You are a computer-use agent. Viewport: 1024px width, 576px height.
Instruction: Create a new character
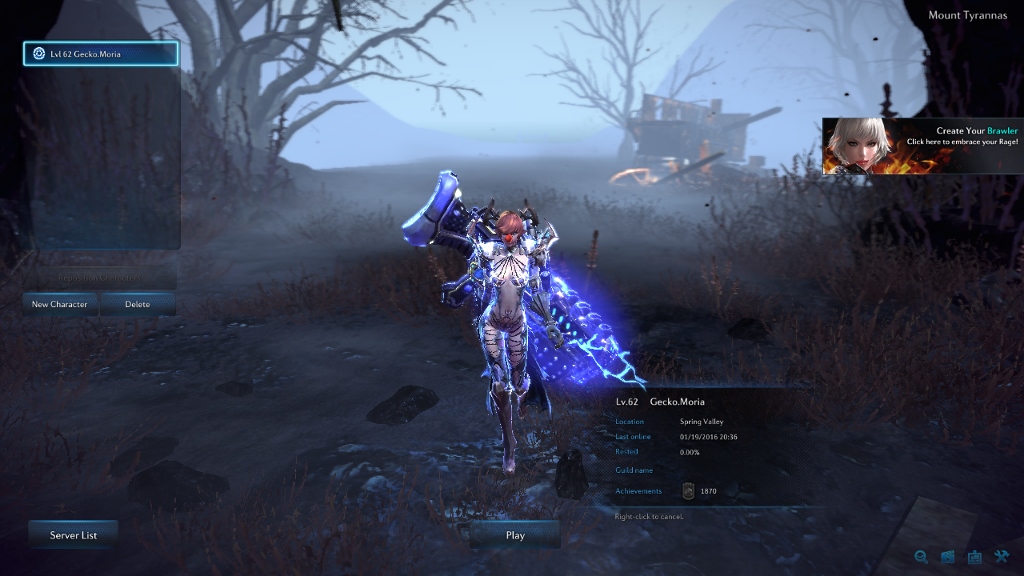[x=60, y=304]
